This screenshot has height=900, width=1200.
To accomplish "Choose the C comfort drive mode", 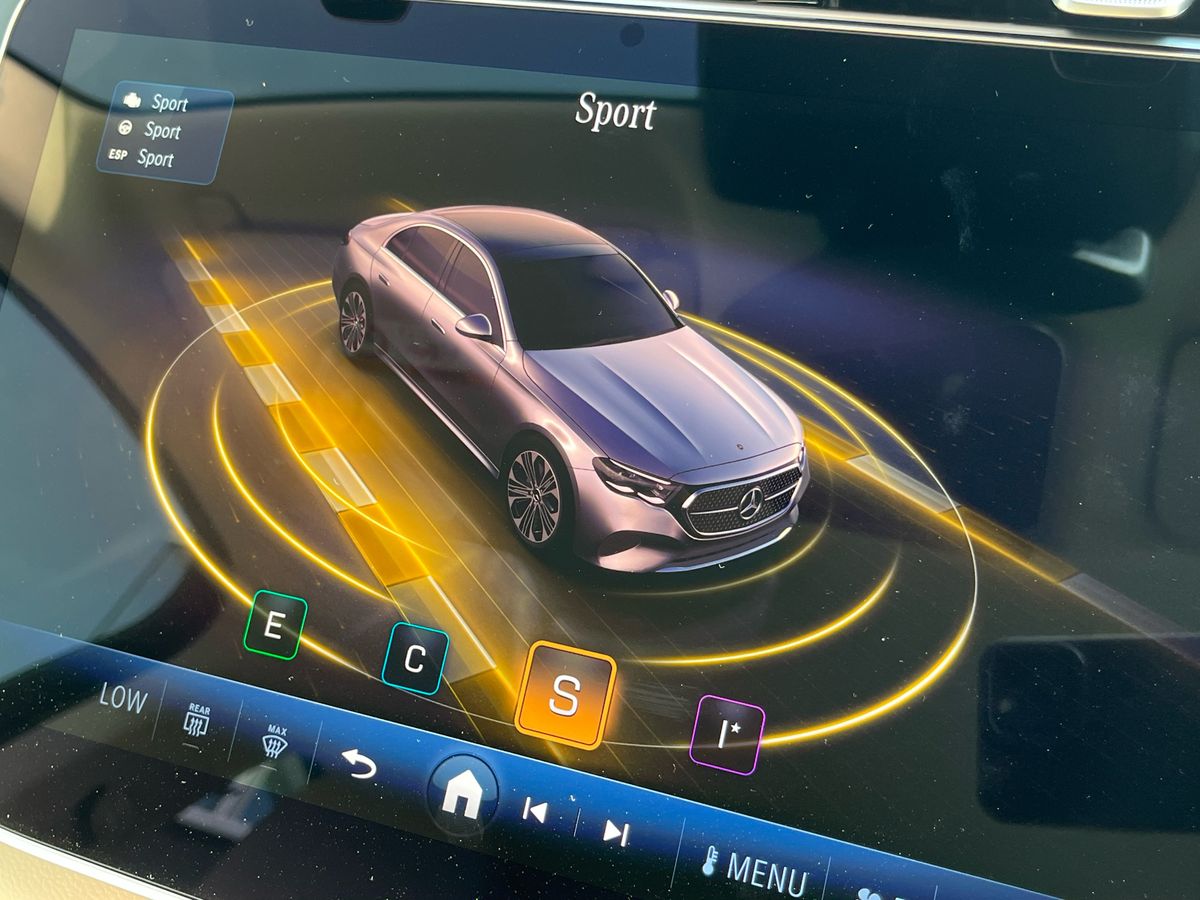I will pyautogui.click(x=414, y=658).
